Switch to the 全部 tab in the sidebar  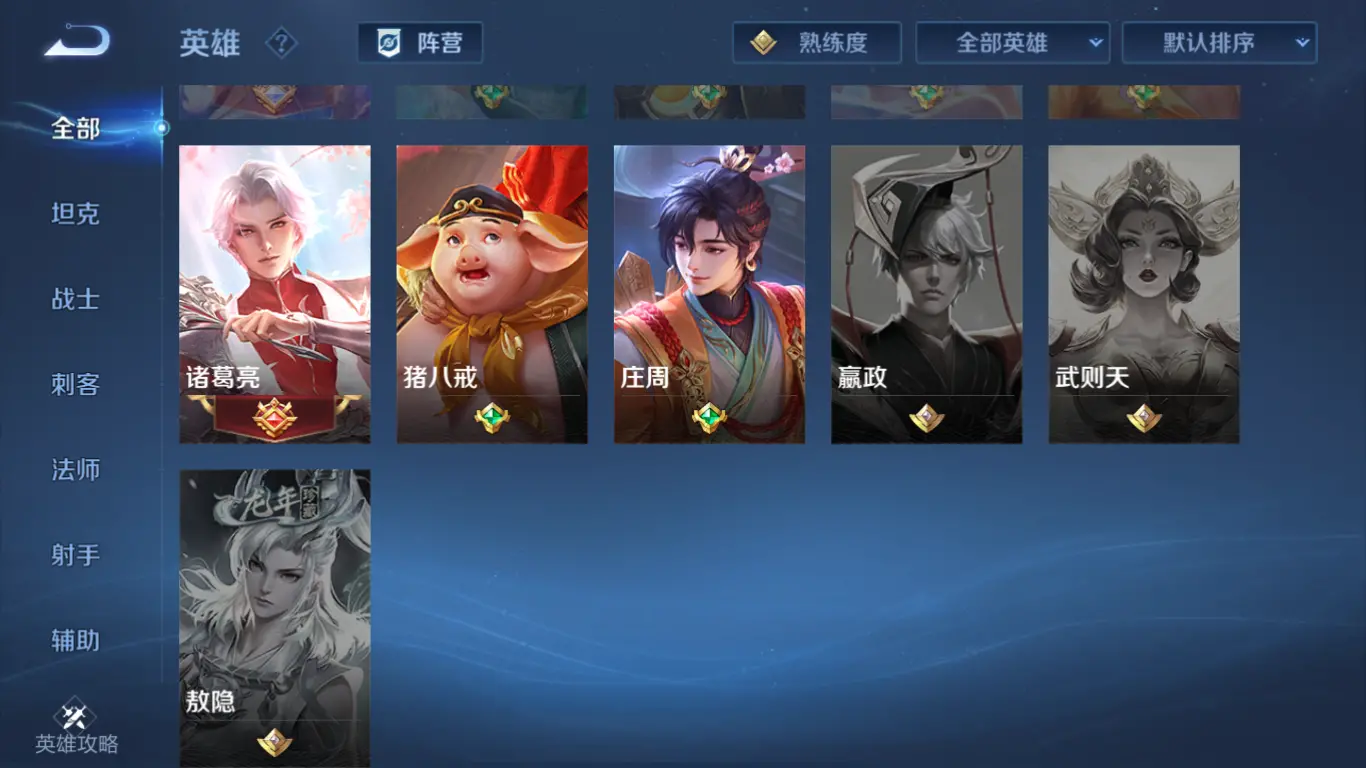(x=72, y=129)
